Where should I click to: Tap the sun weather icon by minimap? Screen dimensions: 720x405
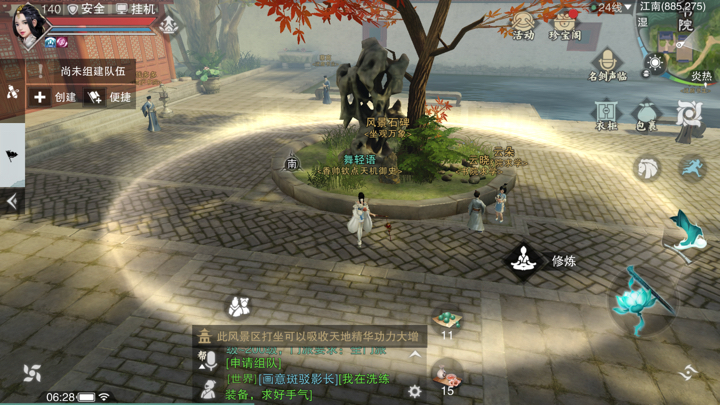point(655,64)
